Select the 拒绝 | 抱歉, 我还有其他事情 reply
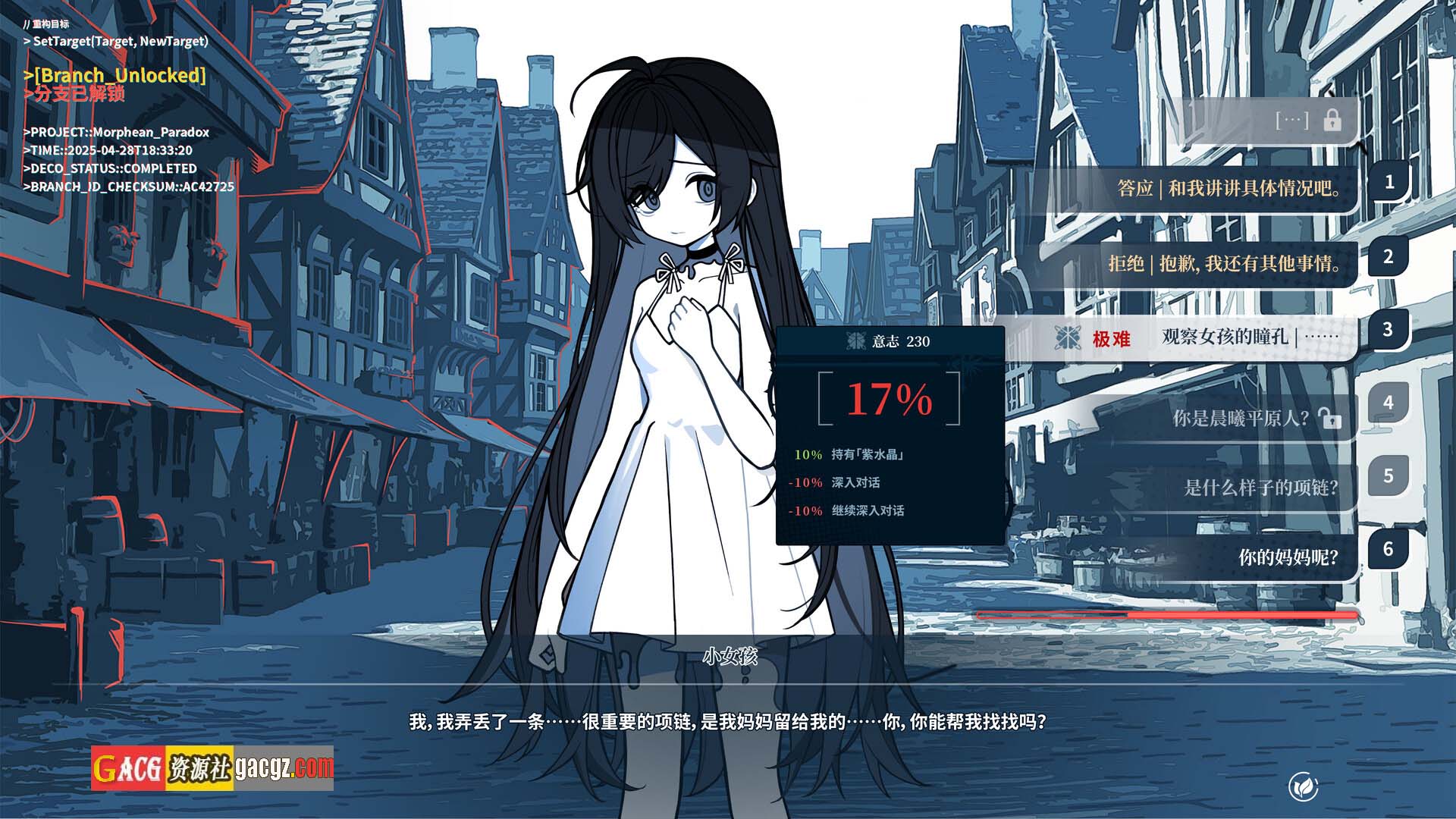Screen dimensions: 1456x819 point(1224,263)
